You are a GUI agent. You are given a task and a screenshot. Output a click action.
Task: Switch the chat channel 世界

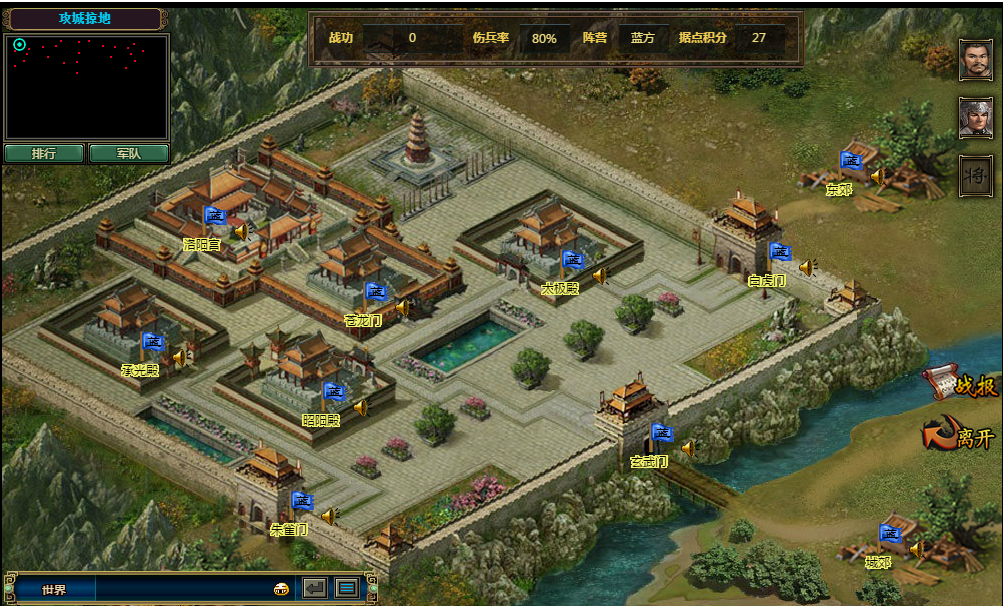(53, 589)
